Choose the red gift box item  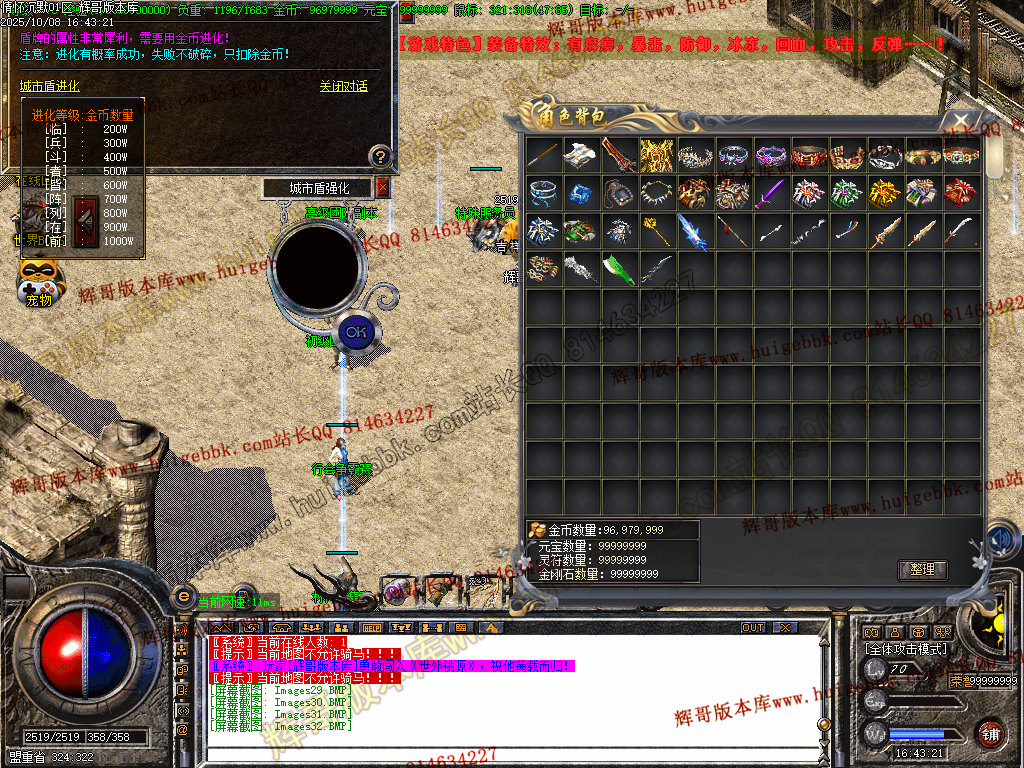tap(961, 192)
